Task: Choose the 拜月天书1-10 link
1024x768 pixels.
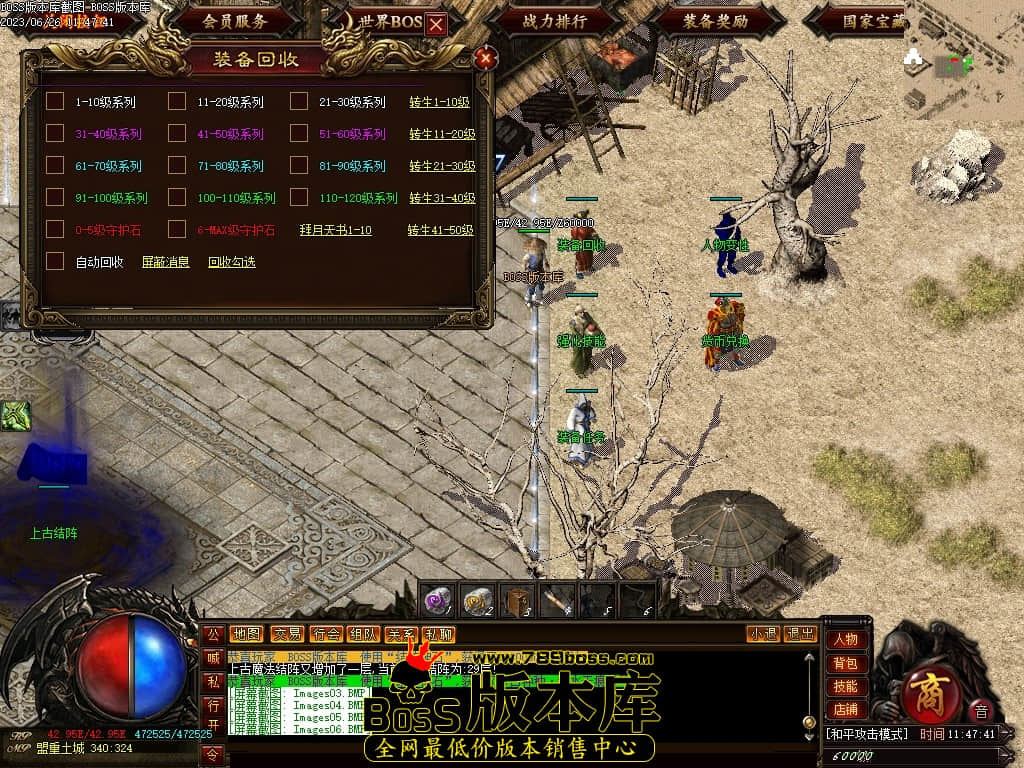Action: tap(335, 230)
